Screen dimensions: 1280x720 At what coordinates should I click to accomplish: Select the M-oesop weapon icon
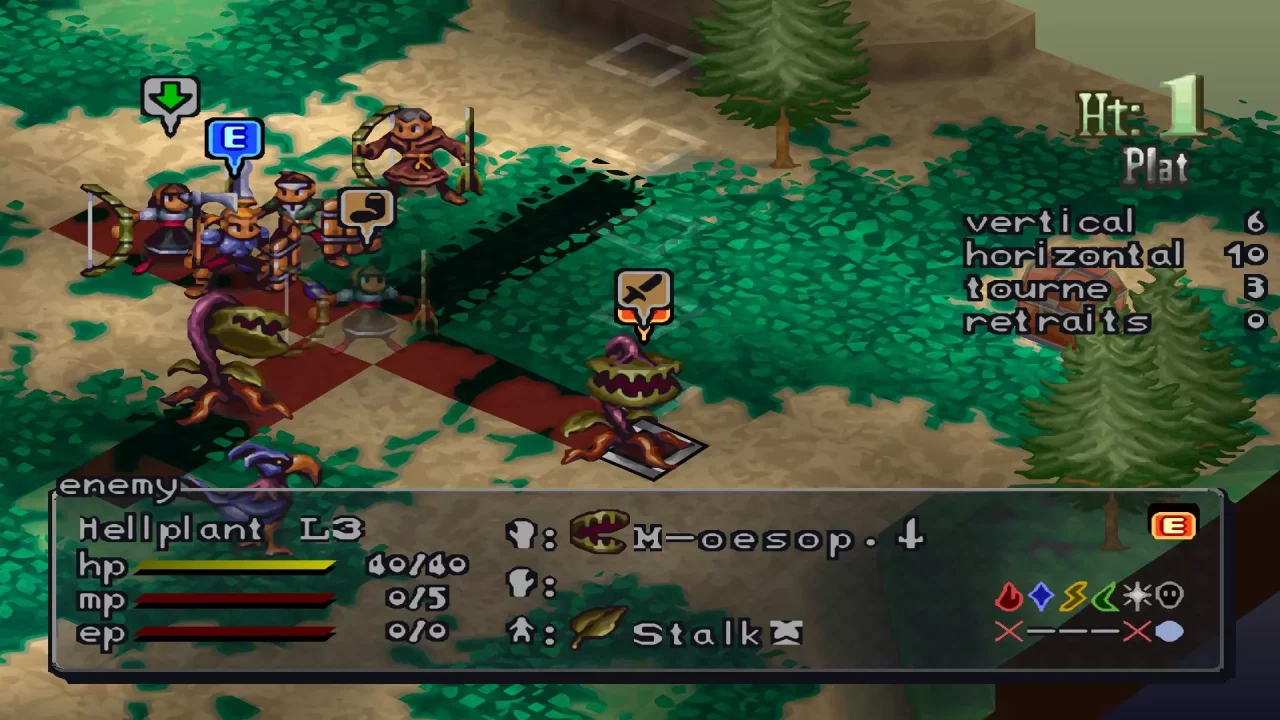(x=599, y=535)
